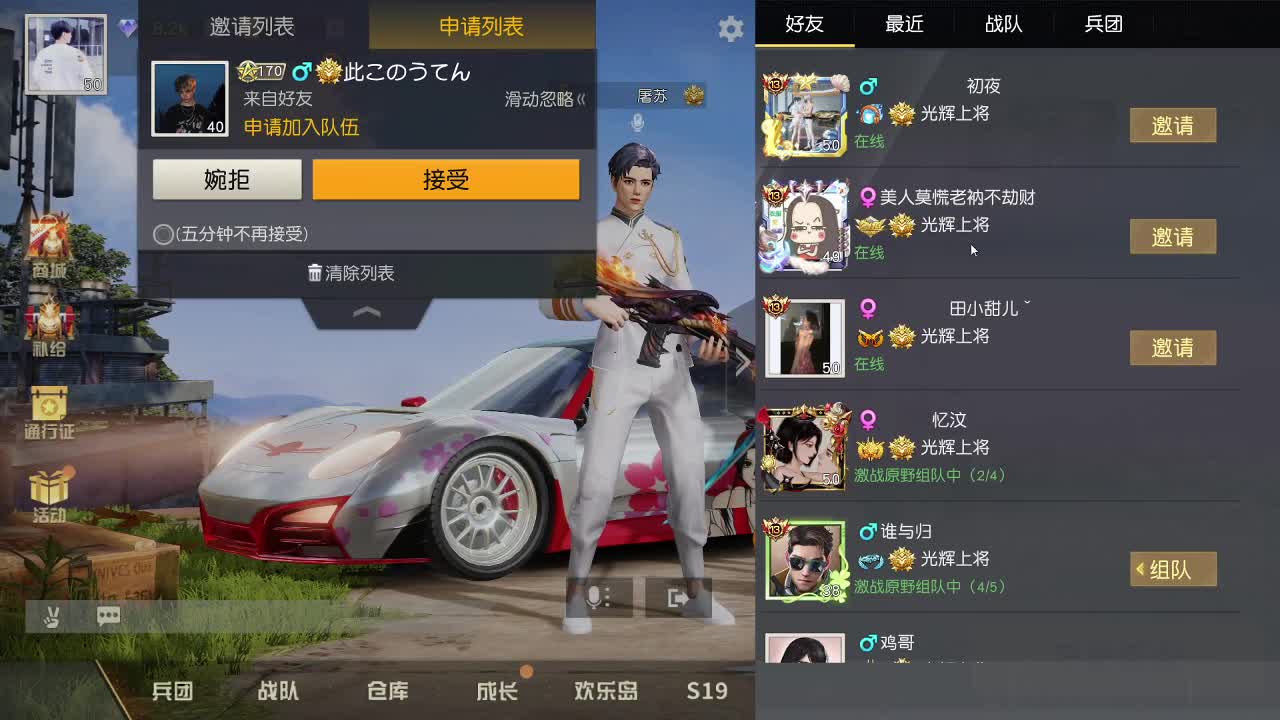Select the 五分钟不再接受 radio button

pyautogui.click(x=162, y=234)
